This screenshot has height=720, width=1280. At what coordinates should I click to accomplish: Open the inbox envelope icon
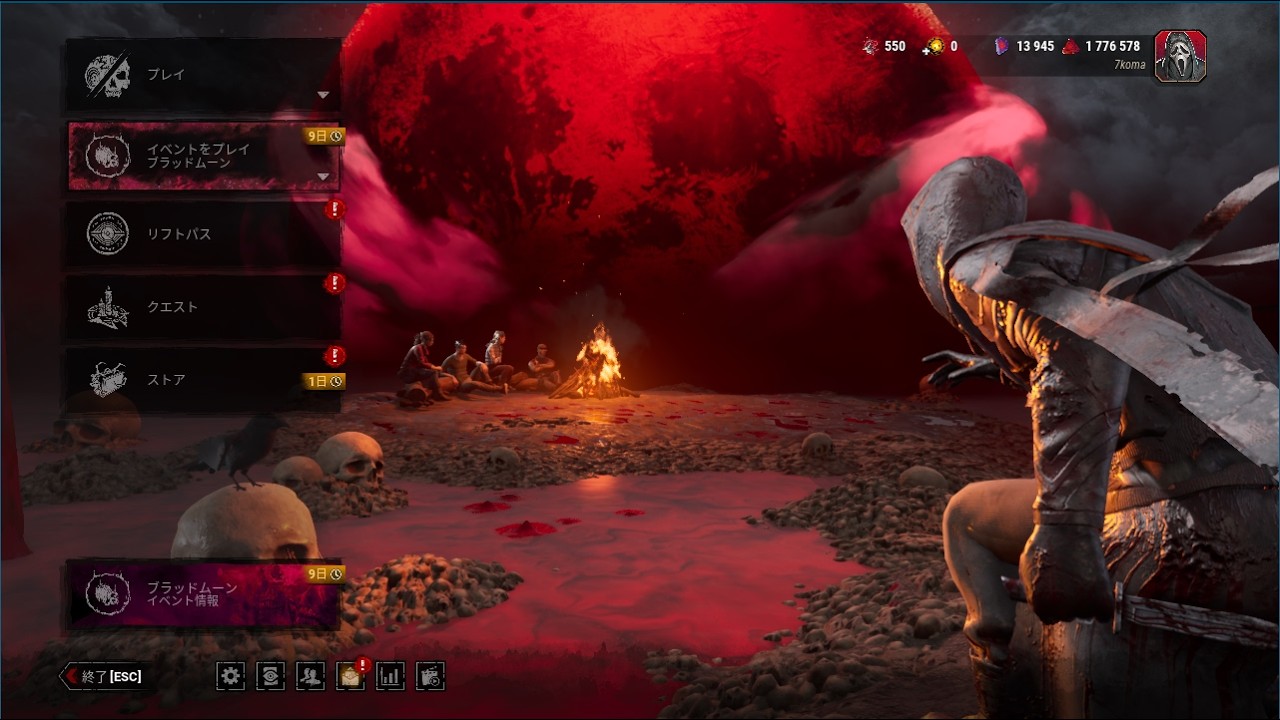(350, 676)
